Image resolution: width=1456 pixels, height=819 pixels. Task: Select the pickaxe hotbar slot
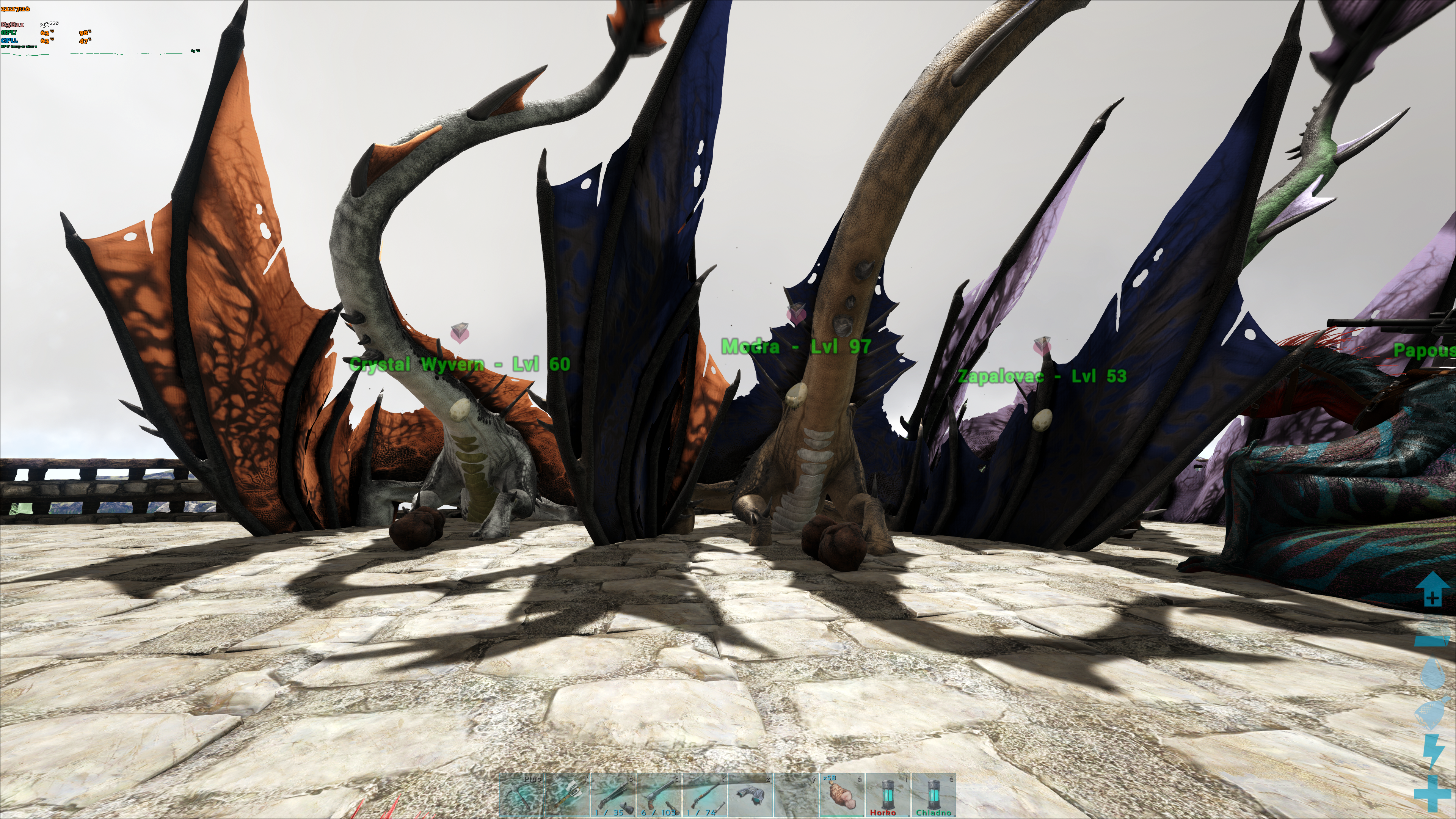521,795
